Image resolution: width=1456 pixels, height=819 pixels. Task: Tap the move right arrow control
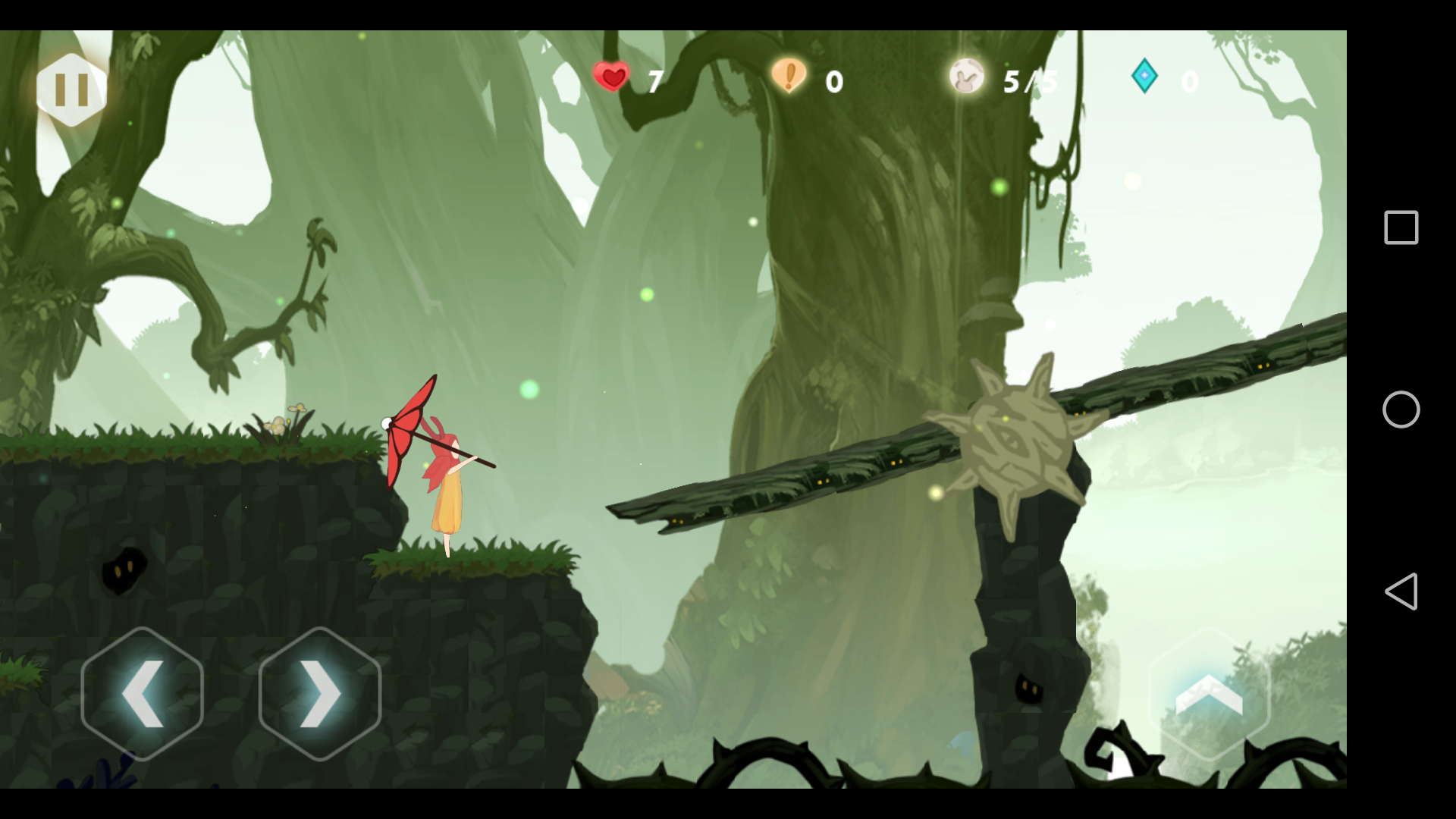point(319,693)
